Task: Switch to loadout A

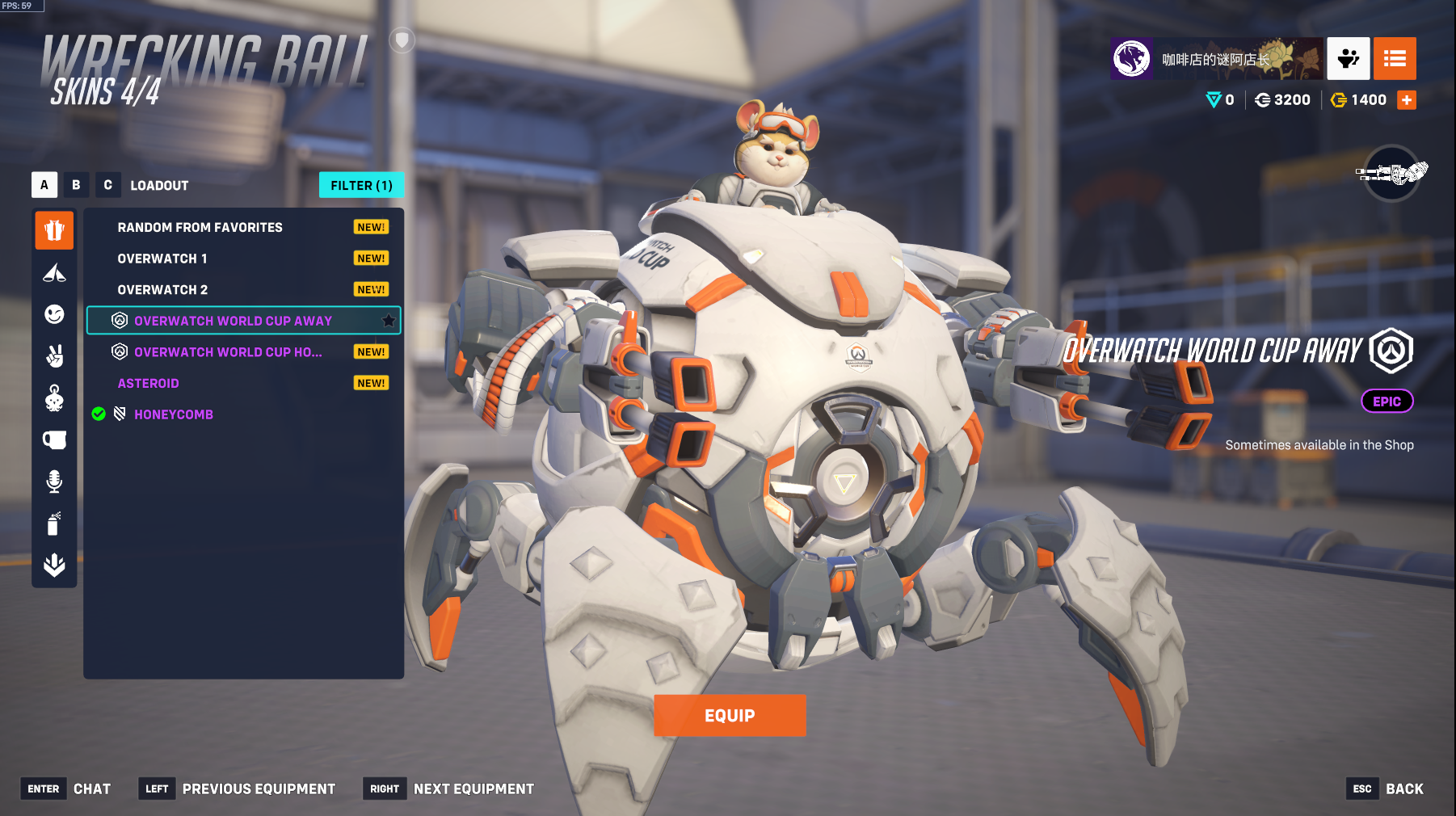Action: pos(44,185)
